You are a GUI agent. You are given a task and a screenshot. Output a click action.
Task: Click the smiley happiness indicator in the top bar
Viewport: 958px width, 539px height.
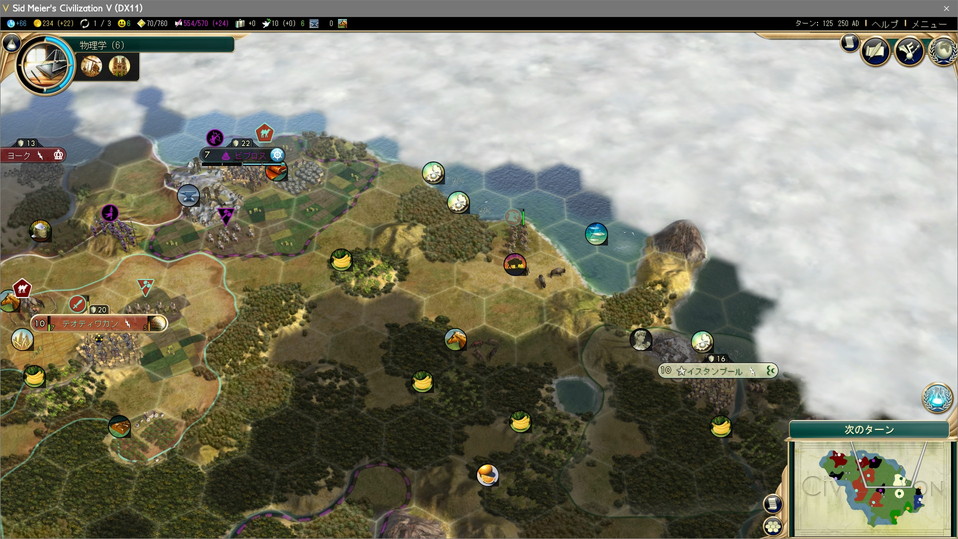(x=122, y=23)
